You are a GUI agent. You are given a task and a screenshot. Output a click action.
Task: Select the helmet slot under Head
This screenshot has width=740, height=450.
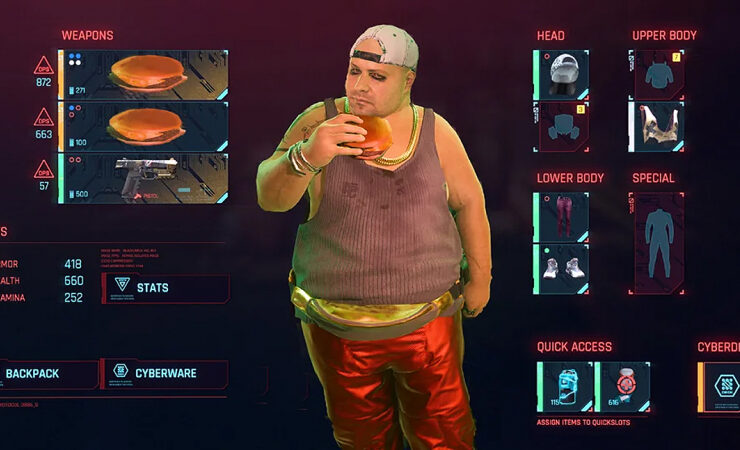(563, 74)
